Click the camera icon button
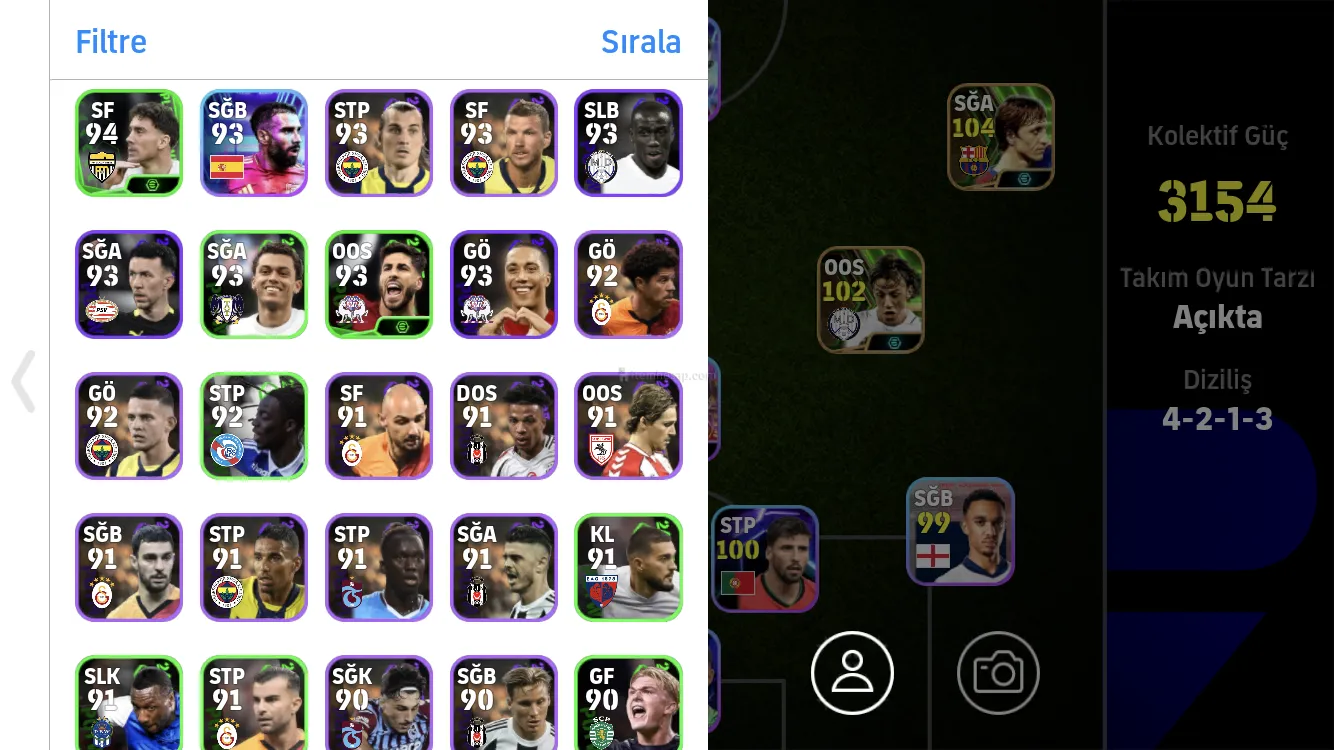The height and width of the screenshot is (750, 1334). pyautogui.click(x=998, y=673)
